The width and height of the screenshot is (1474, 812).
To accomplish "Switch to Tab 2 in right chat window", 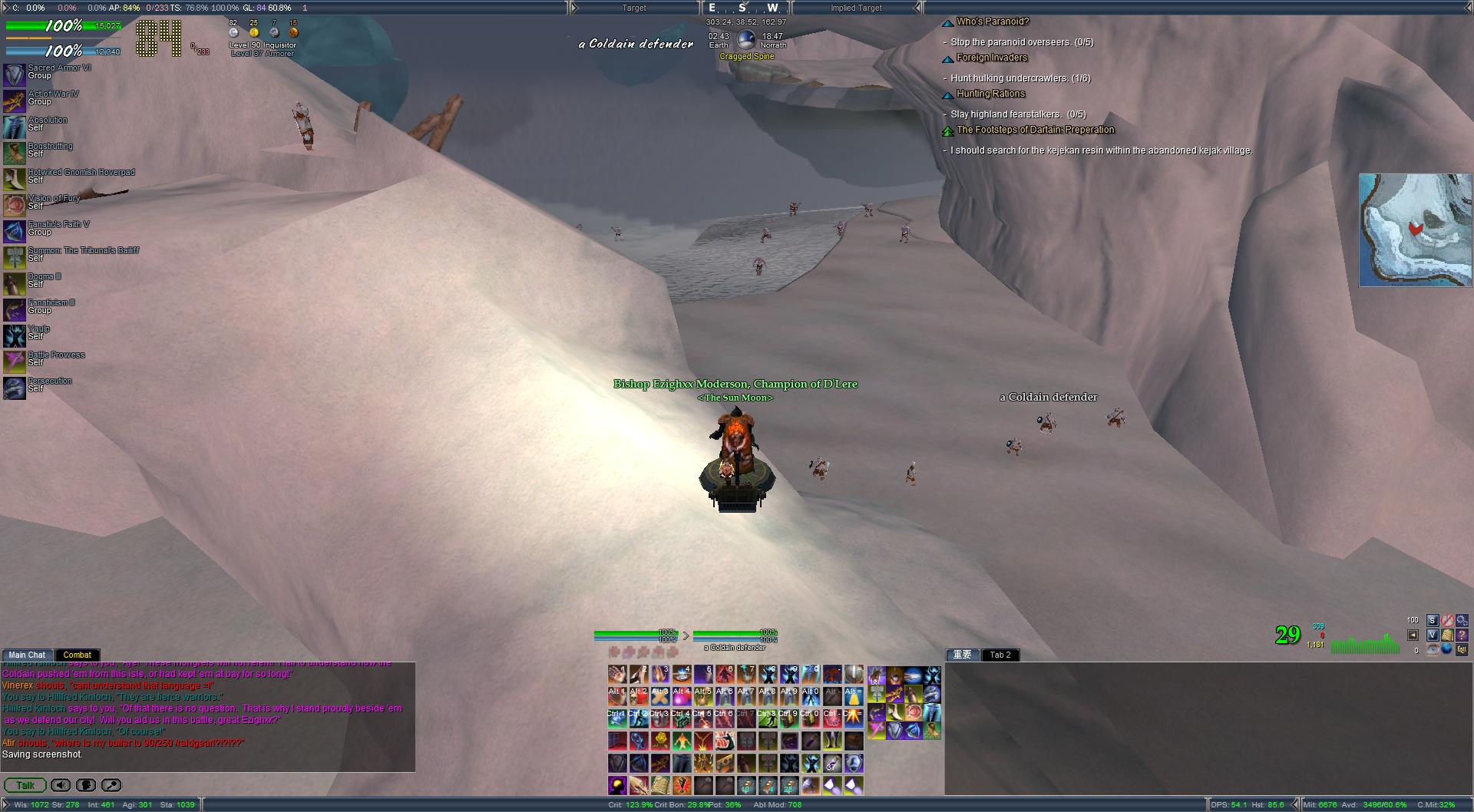I will [x=1000, y=655].
